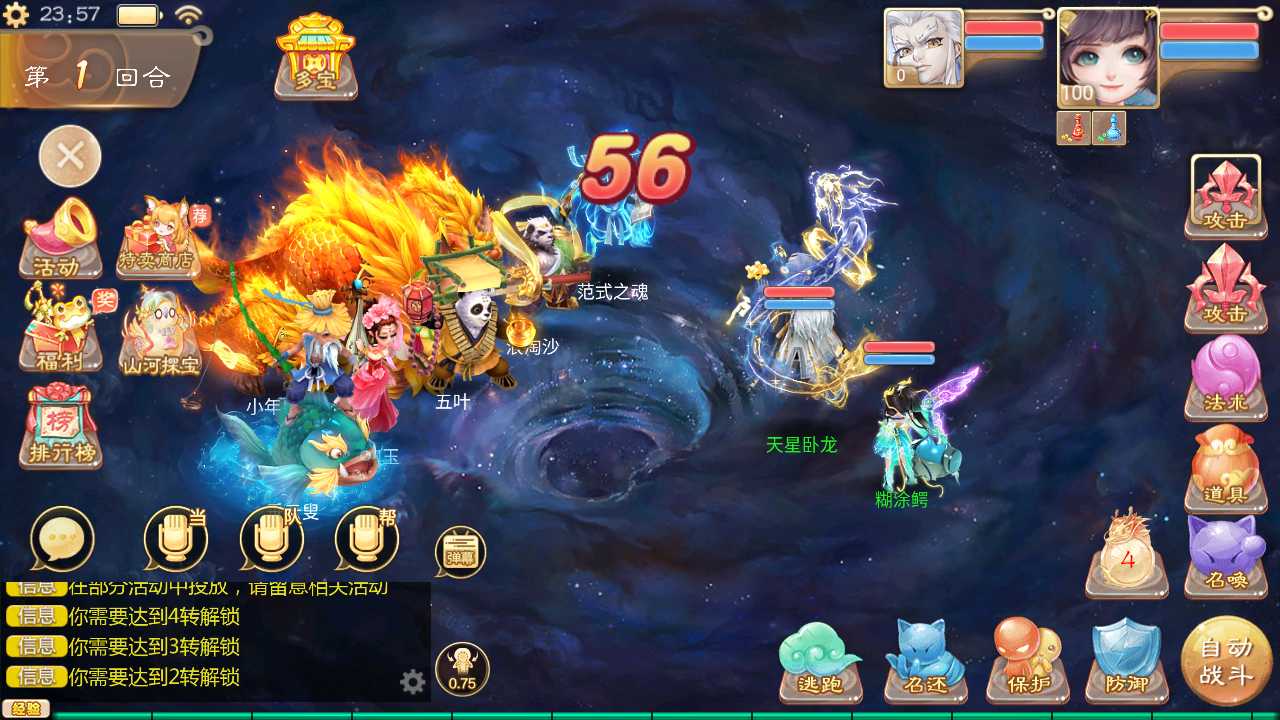Click the 逃跑 flee button

820,660
